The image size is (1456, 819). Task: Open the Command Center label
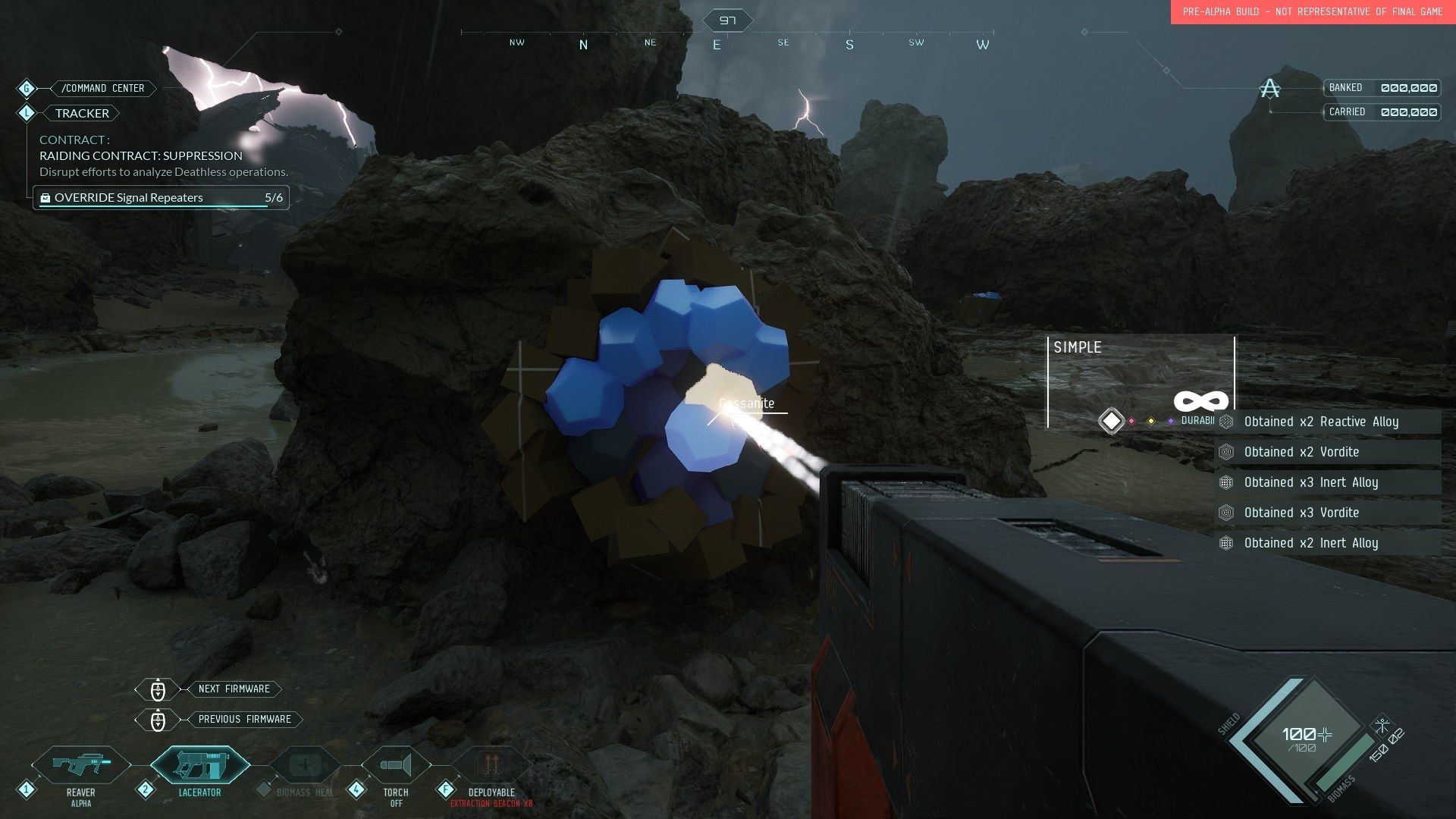102,89
